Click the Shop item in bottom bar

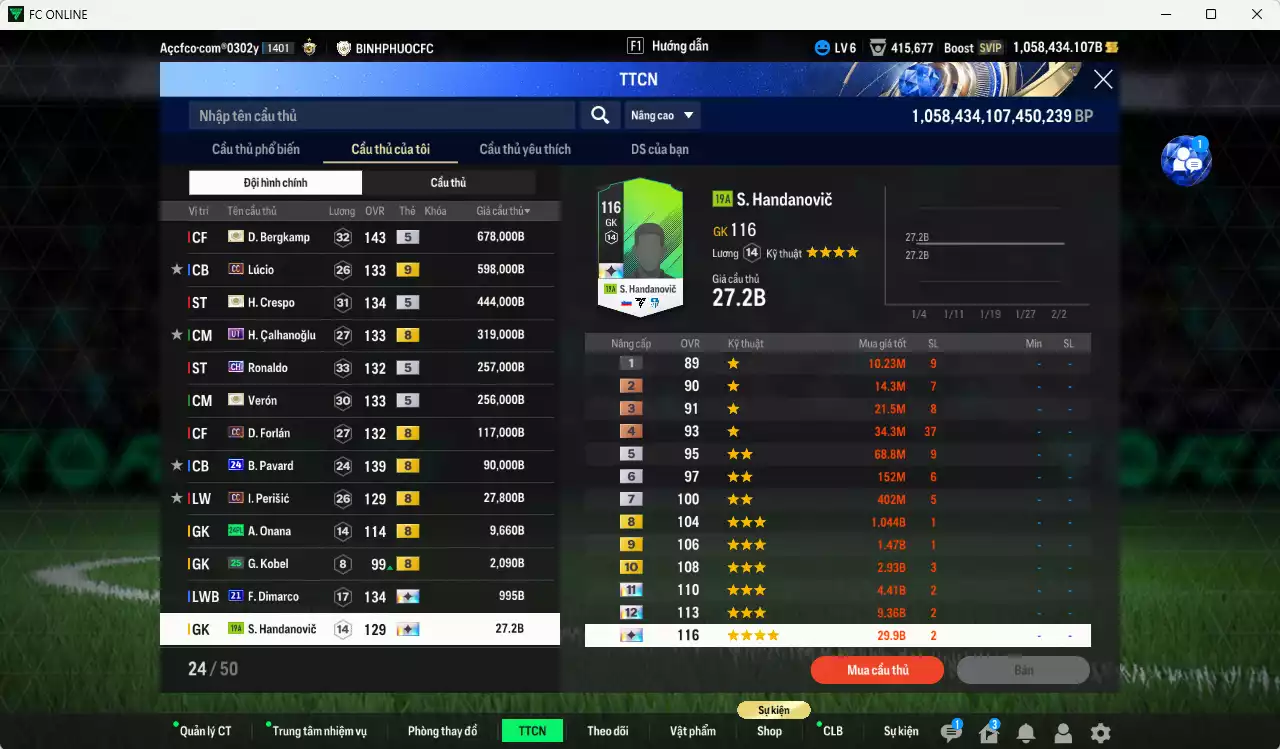point(769,732)
